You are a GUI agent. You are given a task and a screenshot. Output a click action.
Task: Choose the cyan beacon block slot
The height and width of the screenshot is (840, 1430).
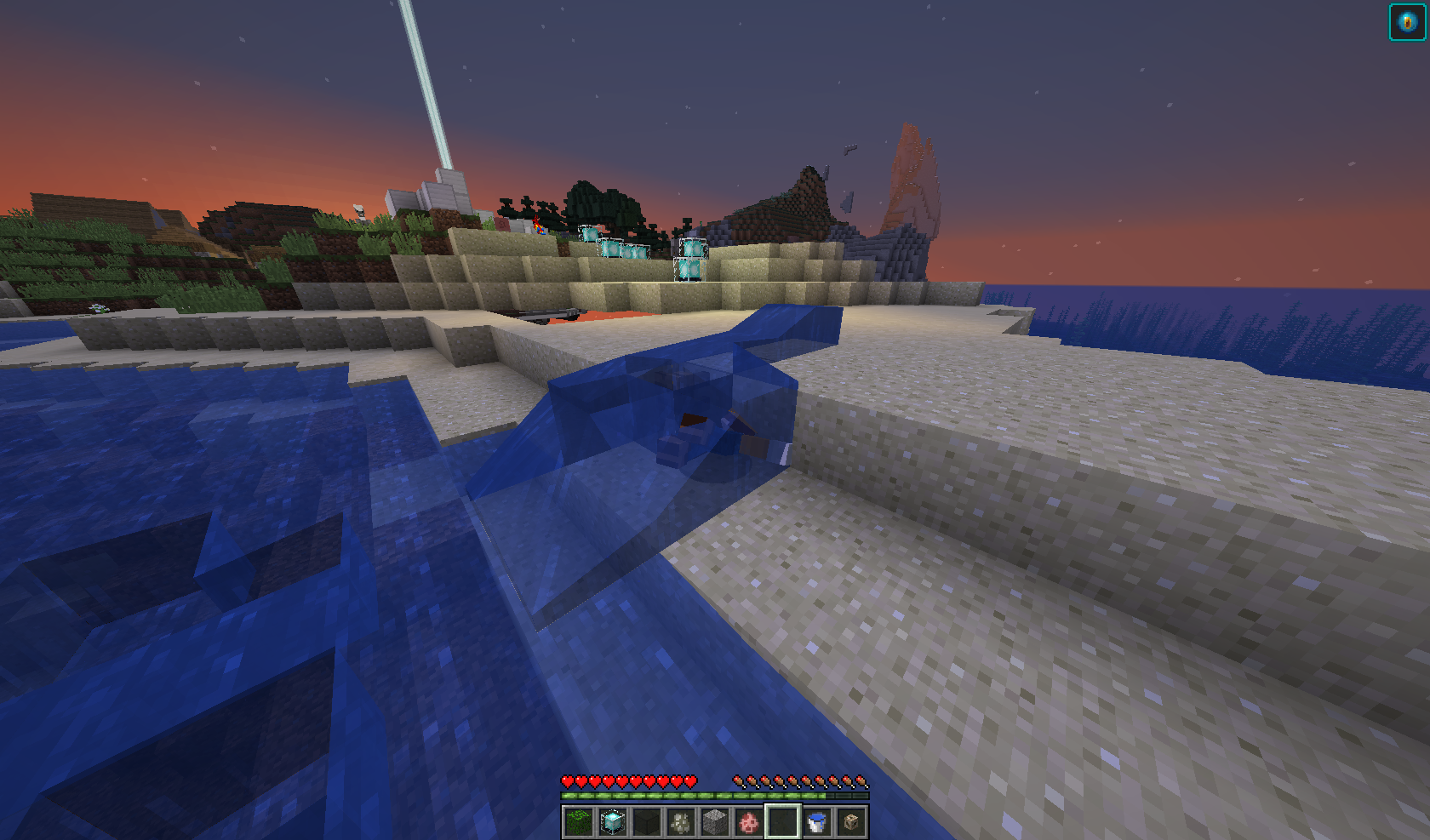(x=613, y=822)
